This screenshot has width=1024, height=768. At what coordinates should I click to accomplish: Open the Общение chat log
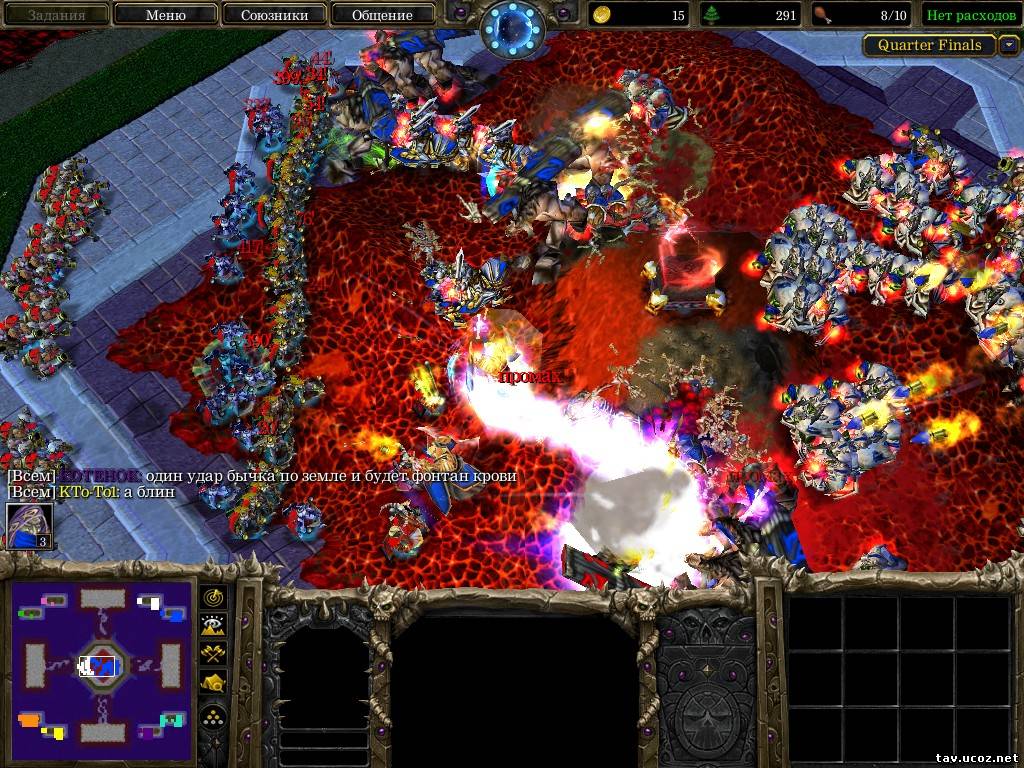pyautogui.click(x=382, y=15)
